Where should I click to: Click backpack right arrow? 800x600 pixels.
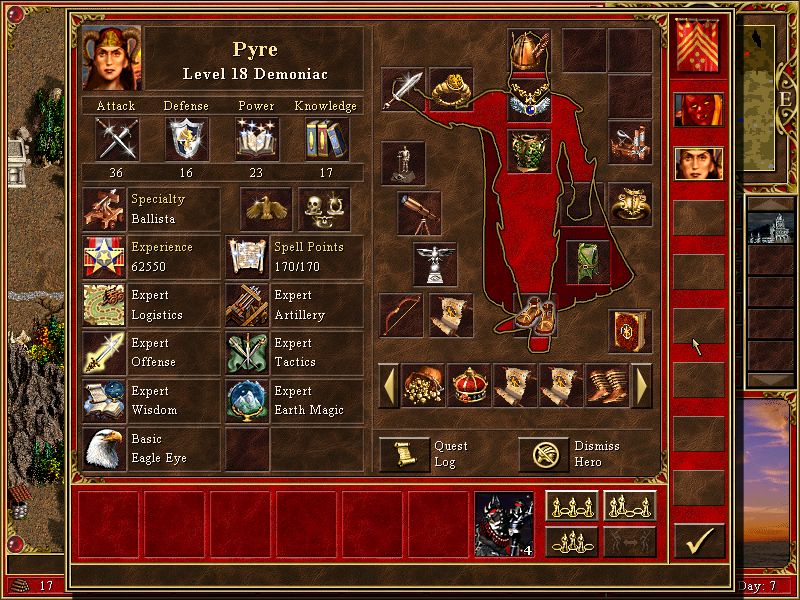(642, 385)
